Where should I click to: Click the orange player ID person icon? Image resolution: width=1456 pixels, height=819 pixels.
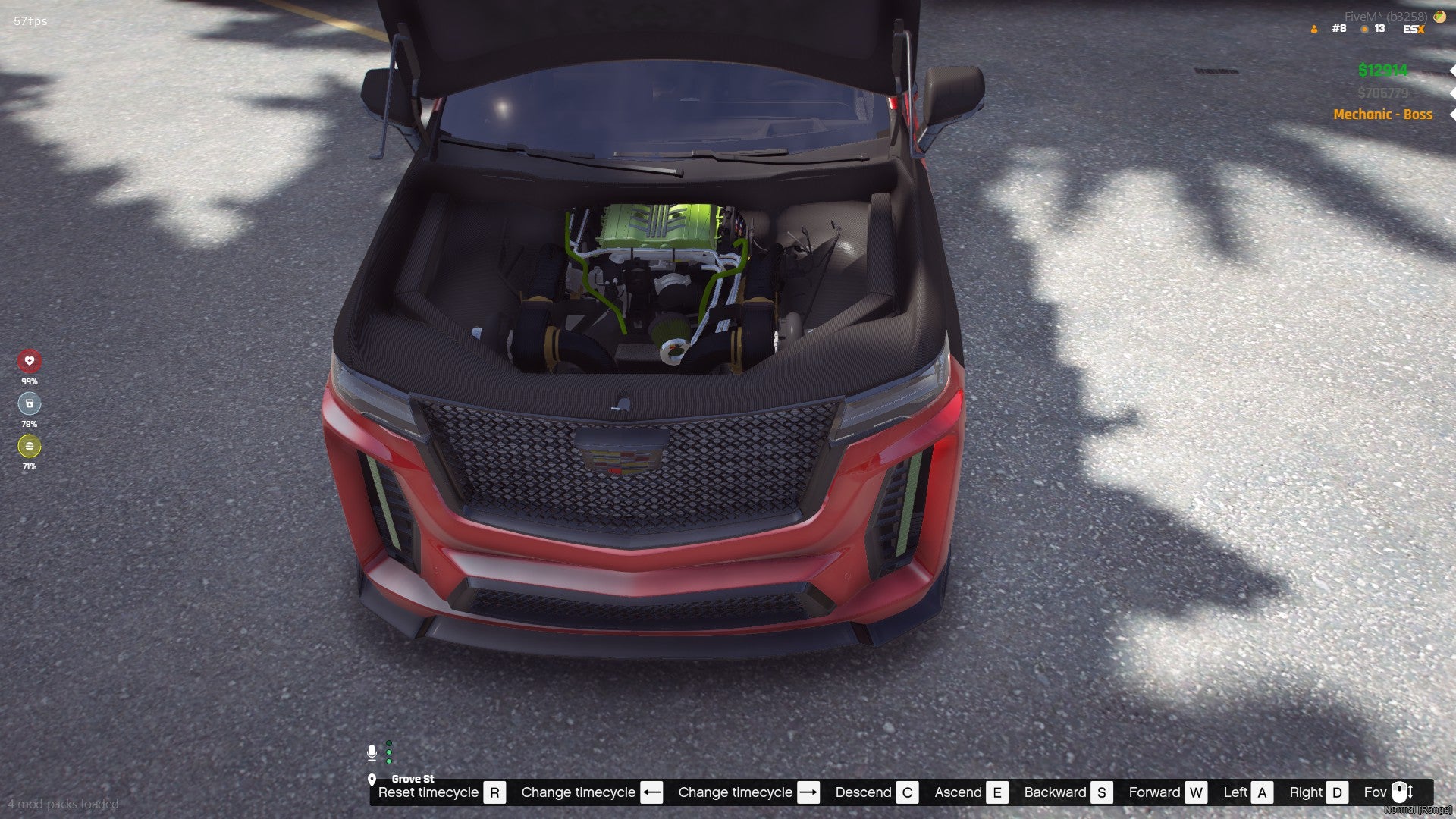click(x=1314, y=30)
